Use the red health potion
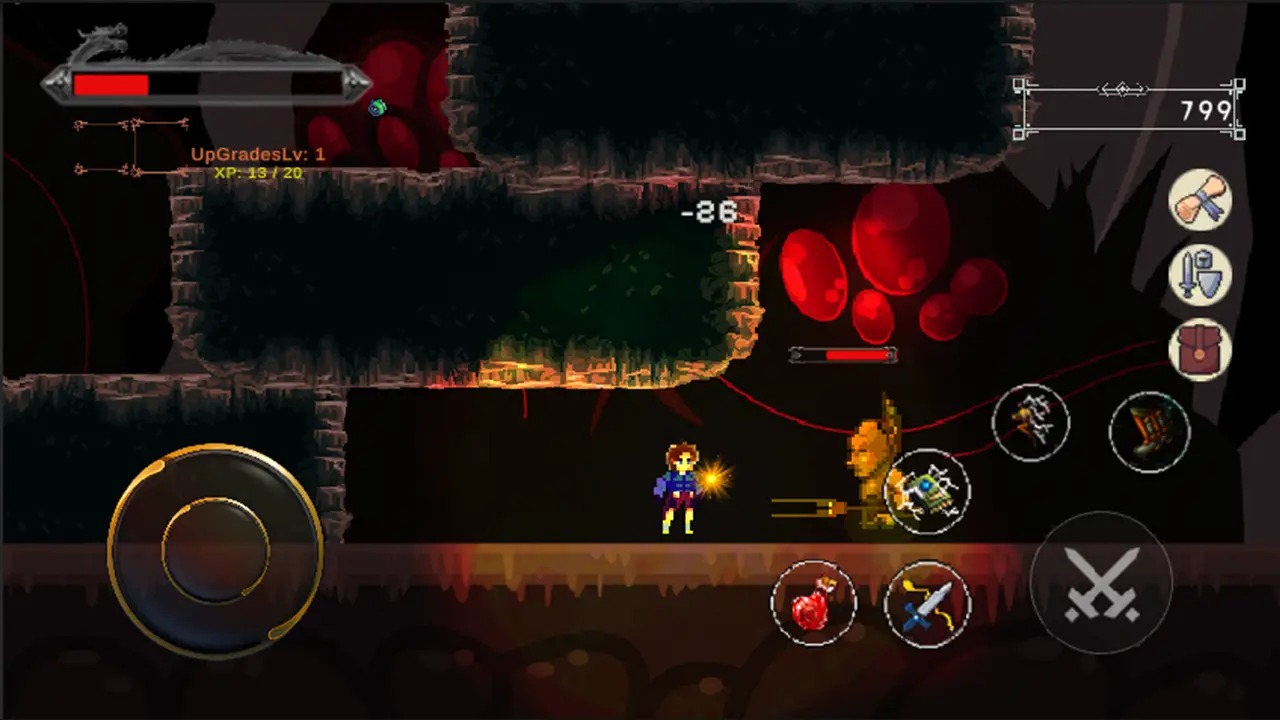Screen dimensions: 1280x720 coord(814,603)
